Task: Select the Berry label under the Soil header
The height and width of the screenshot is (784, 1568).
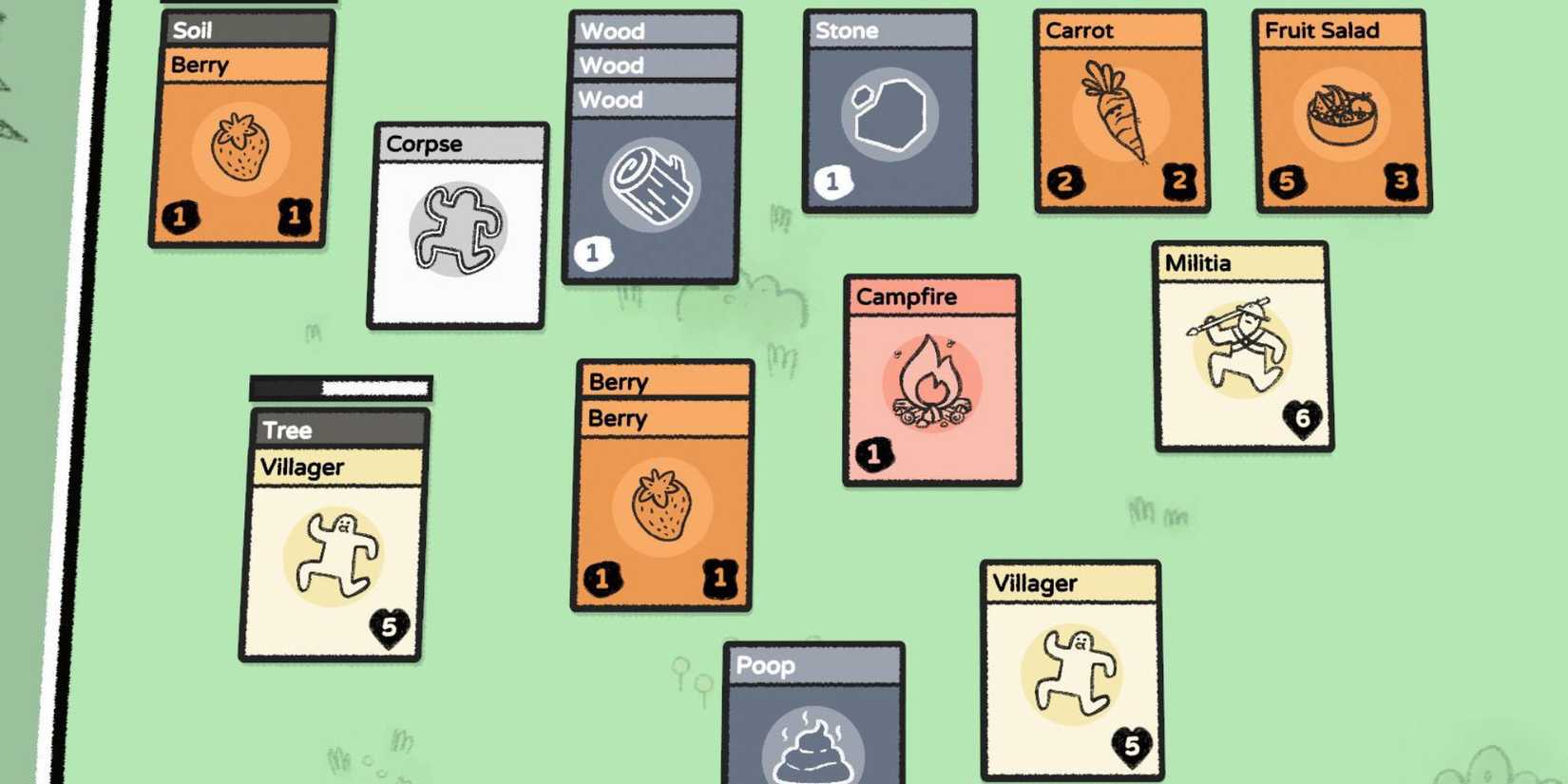Action: point(242,66)
